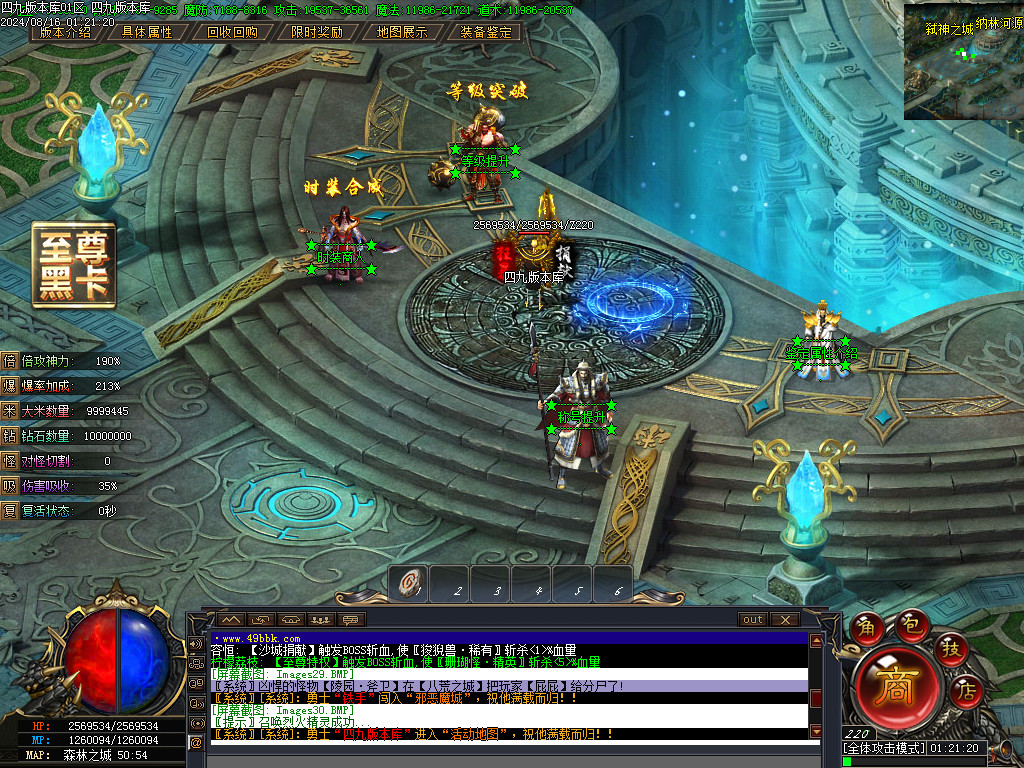Open the 版本介绍 menu button
The width and height of the screenshot is (1024, 768).
coord(65,32)
